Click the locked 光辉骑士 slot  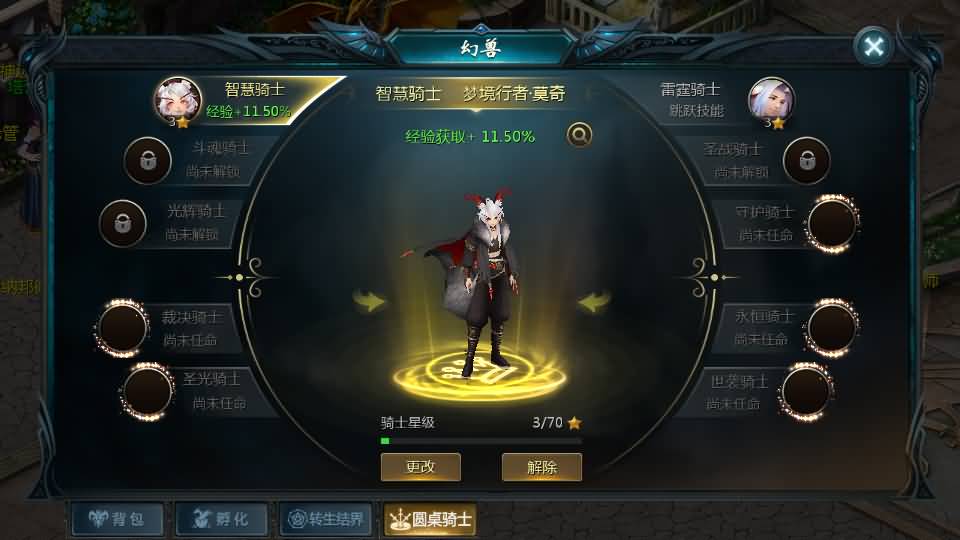(x=122, y=223)
